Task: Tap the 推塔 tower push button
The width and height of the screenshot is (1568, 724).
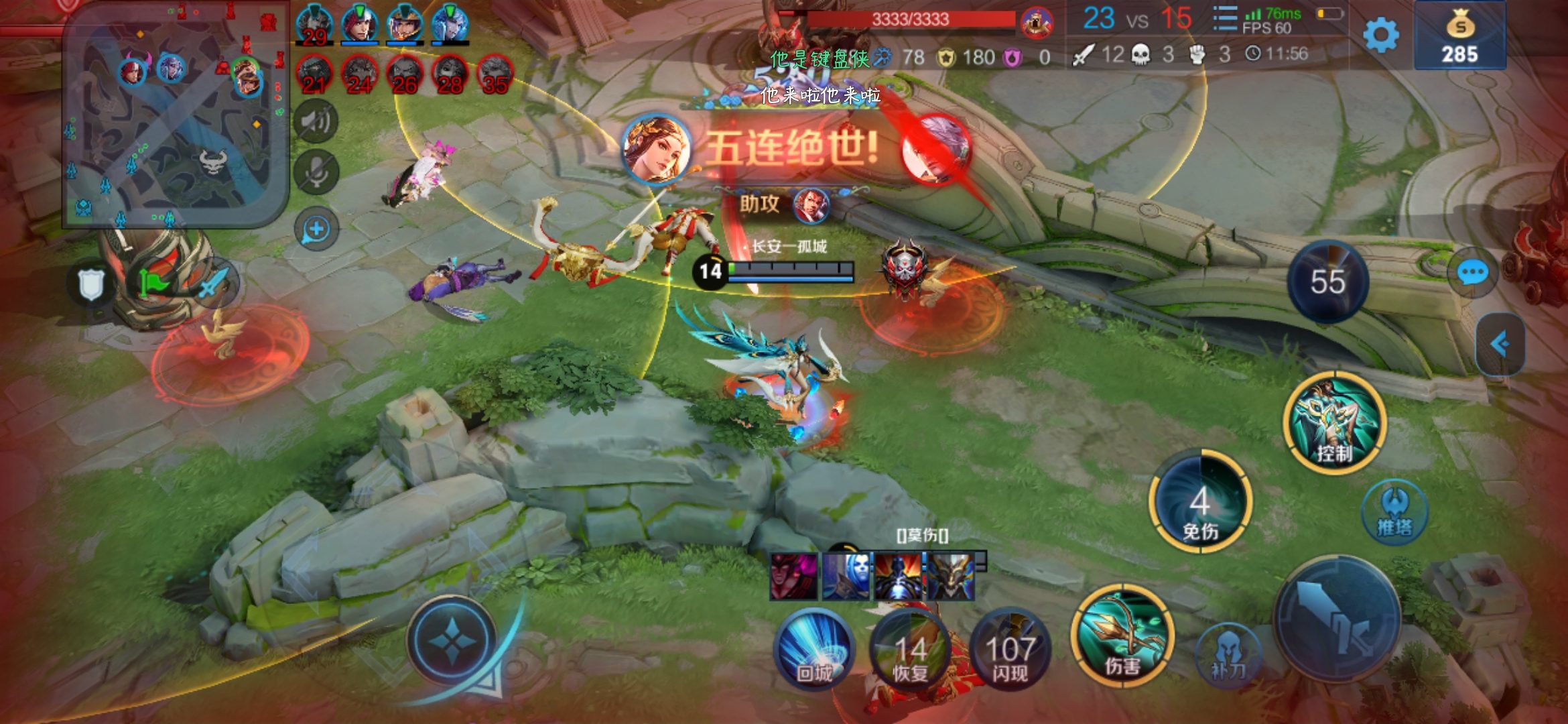Action: tap(1394, 513)
